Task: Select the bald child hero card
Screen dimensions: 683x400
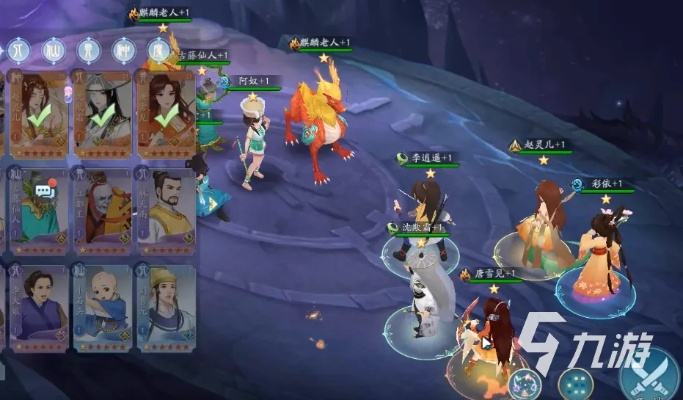Action: (102, 305)
